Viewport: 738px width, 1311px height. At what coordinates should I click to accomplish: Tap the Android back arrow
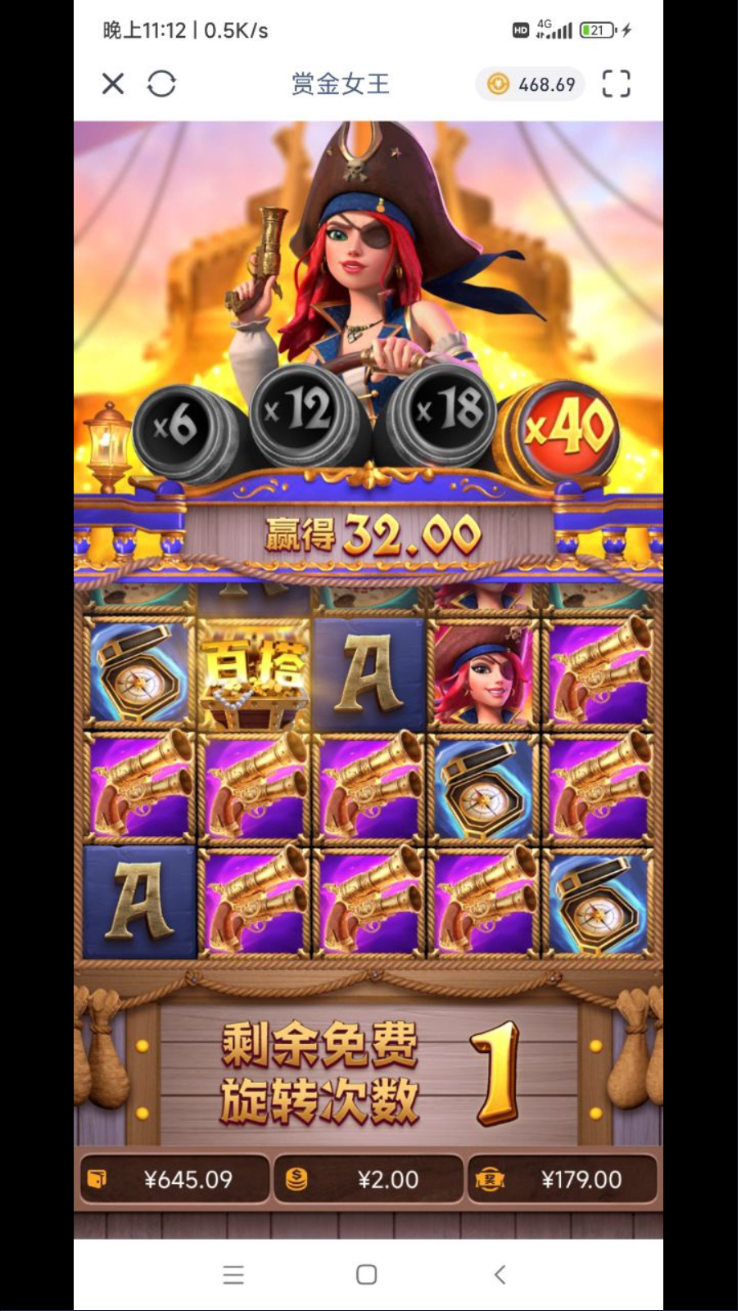click(x=500, y=1274)
